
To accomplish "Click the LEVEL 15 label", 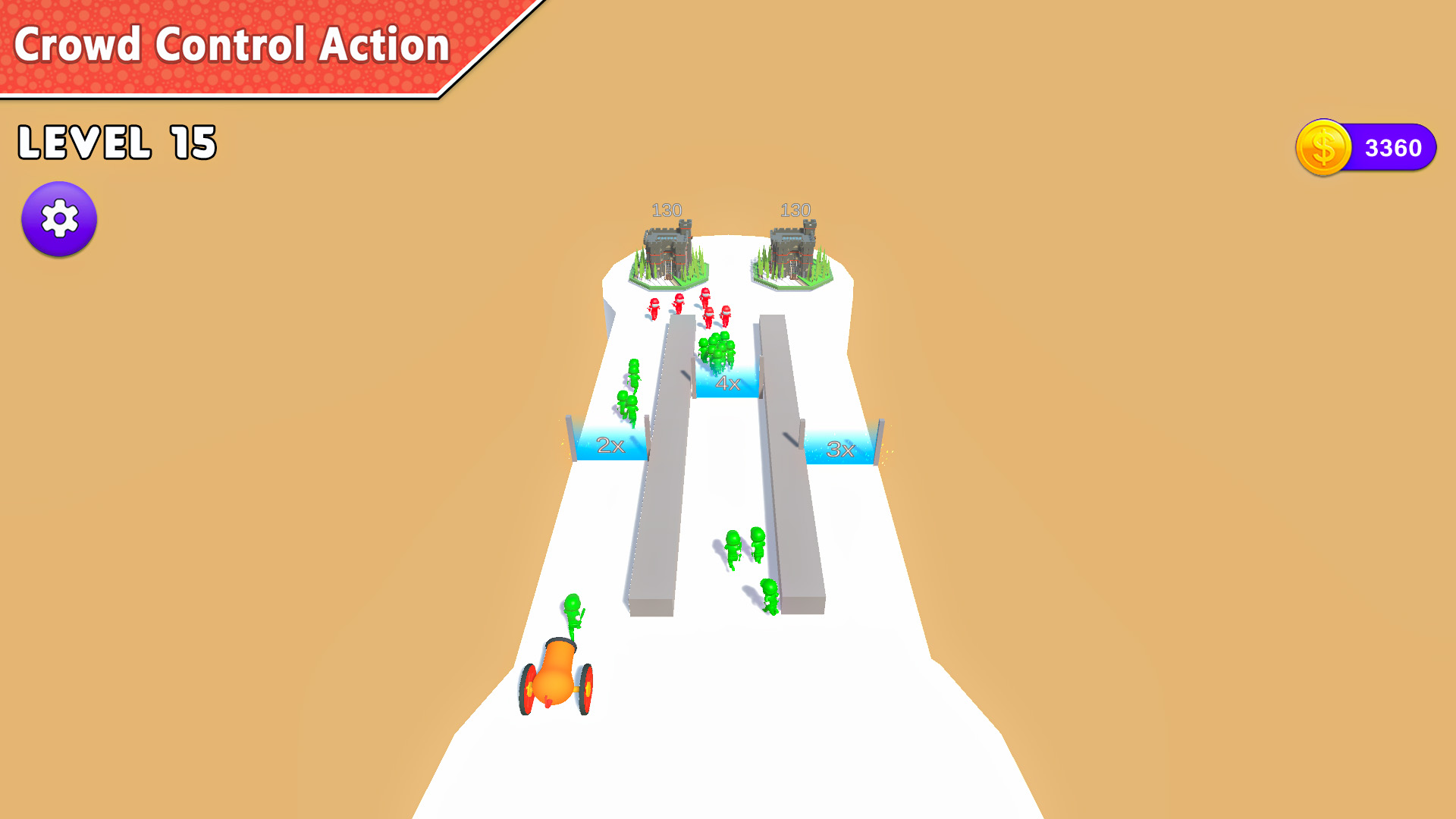I will (x=118, y=140).
